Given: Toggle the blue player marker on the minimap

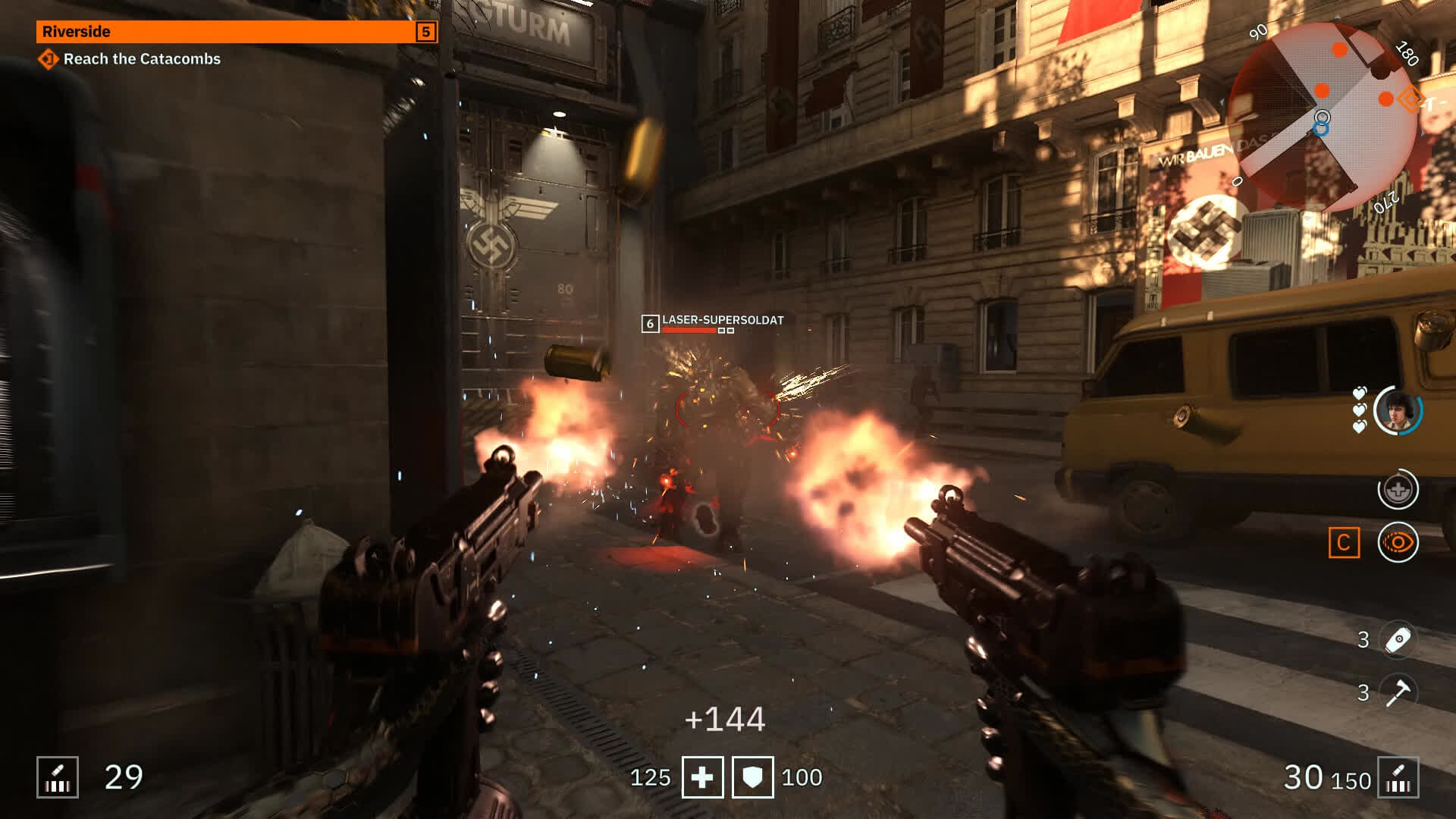Looking at the screenshot, I should coord(1323,129).
